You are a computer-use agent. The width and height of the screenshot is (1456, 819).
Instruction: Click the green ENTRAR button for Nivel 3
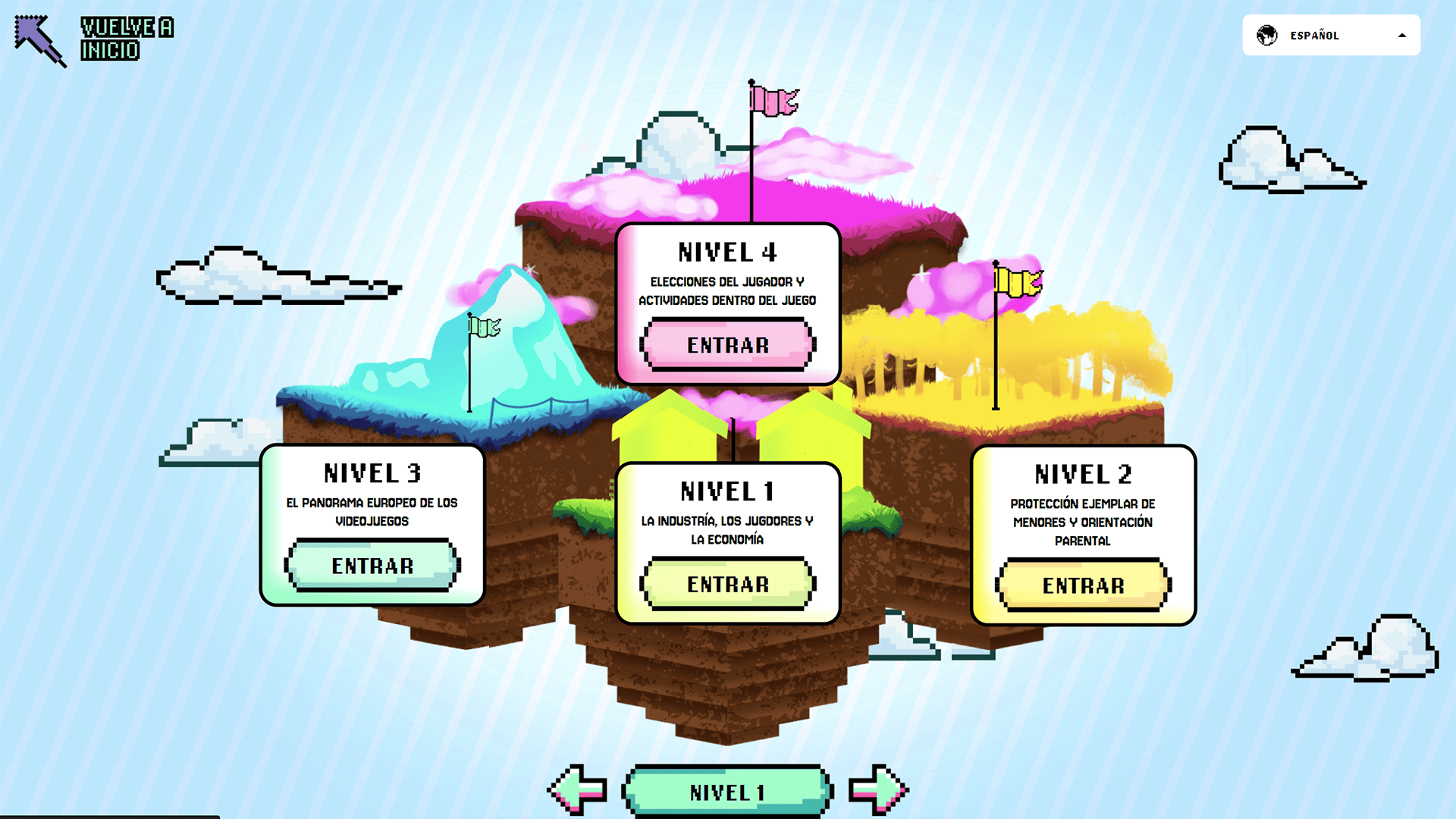point(371,565)
